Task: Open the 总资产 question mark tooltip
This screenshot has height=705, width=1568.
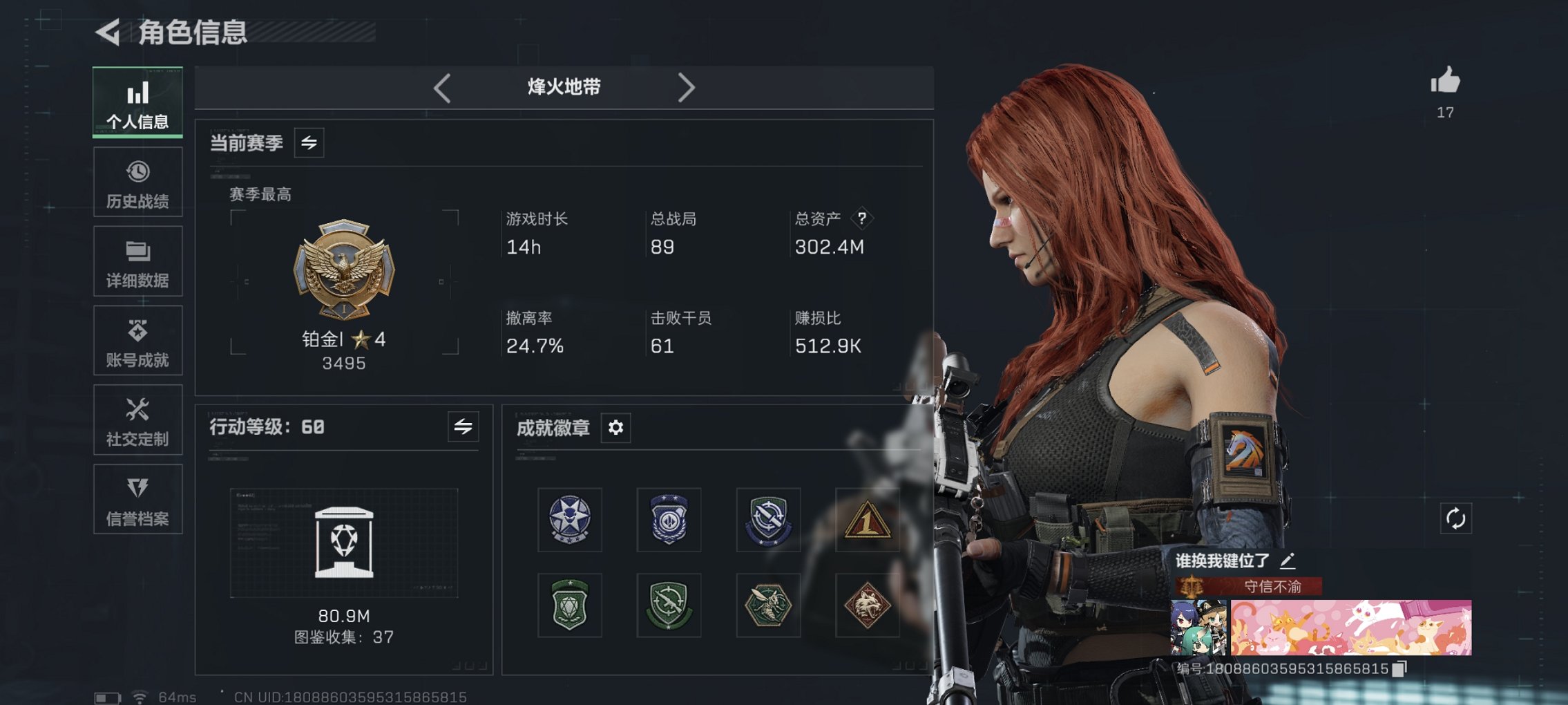Action: (861, 219)
